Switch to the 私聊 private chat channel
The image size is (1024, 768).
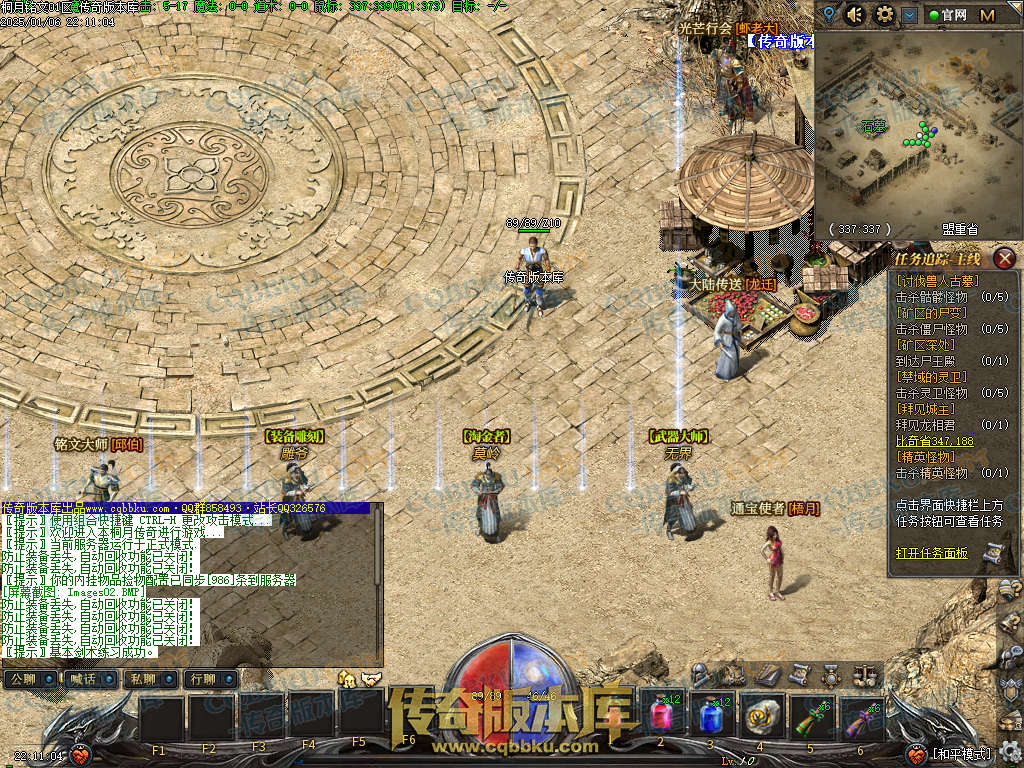[142, 680]
